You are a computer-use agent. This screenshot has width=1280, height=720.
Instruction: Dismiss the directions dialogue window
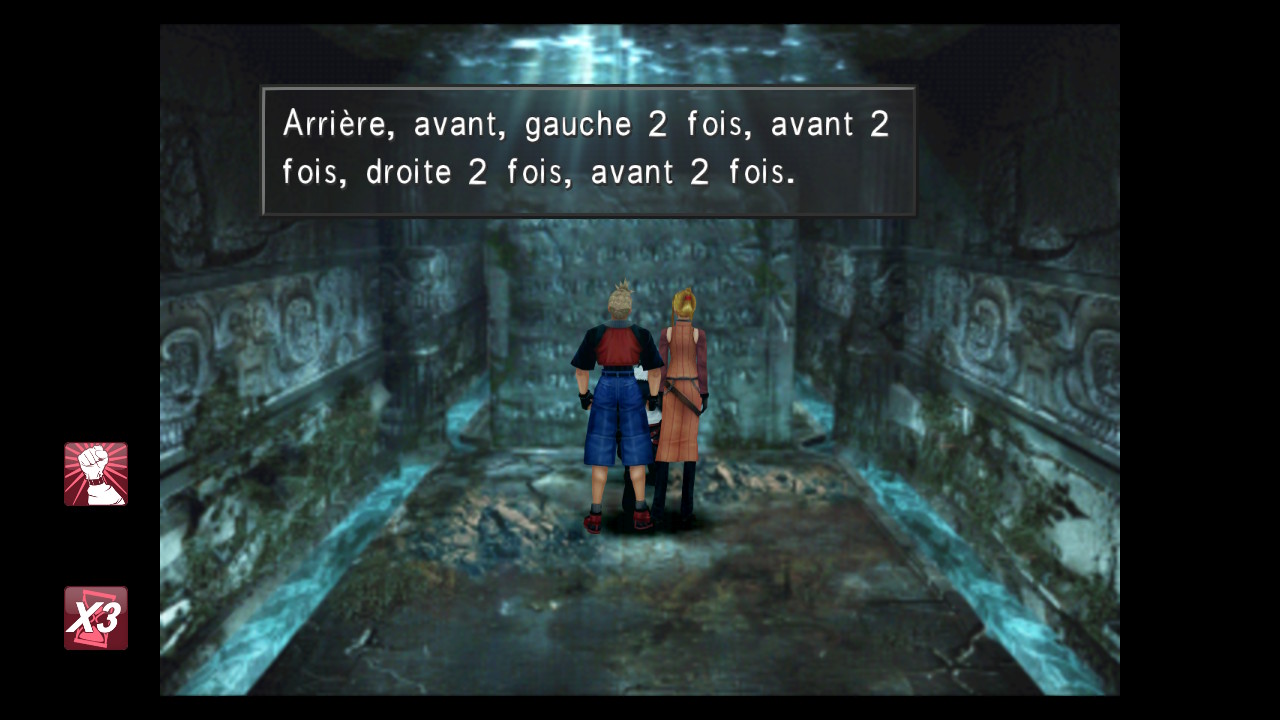pos(588,150)
